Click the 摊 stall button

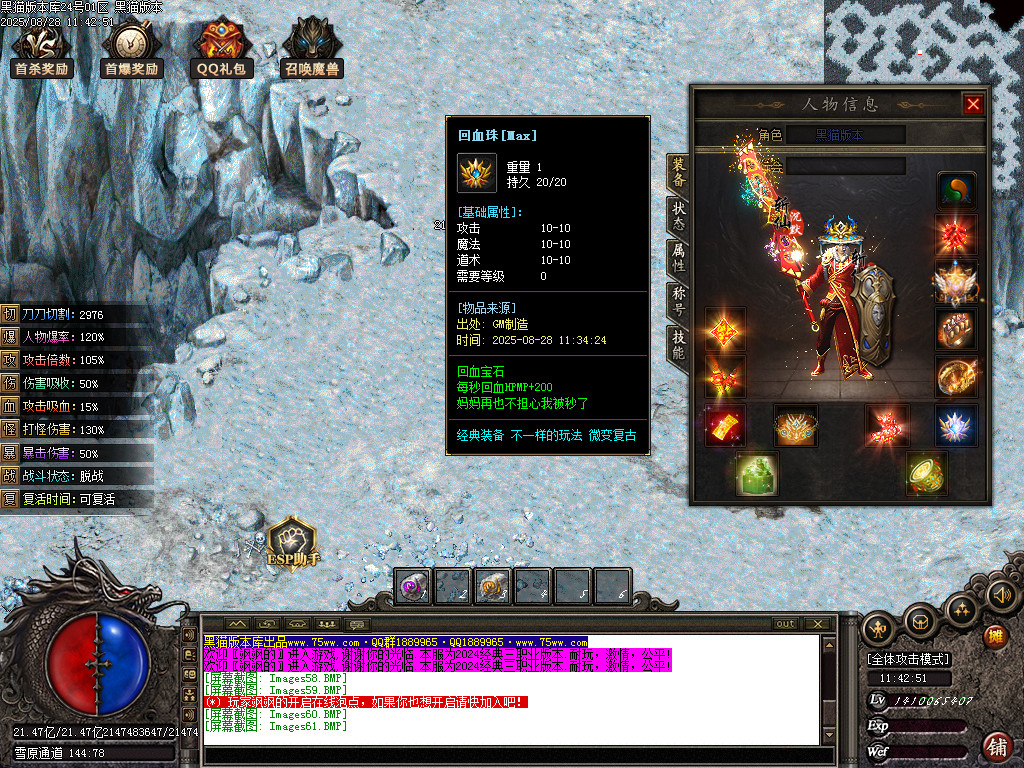pyautogui.click(x=996, y=636)
